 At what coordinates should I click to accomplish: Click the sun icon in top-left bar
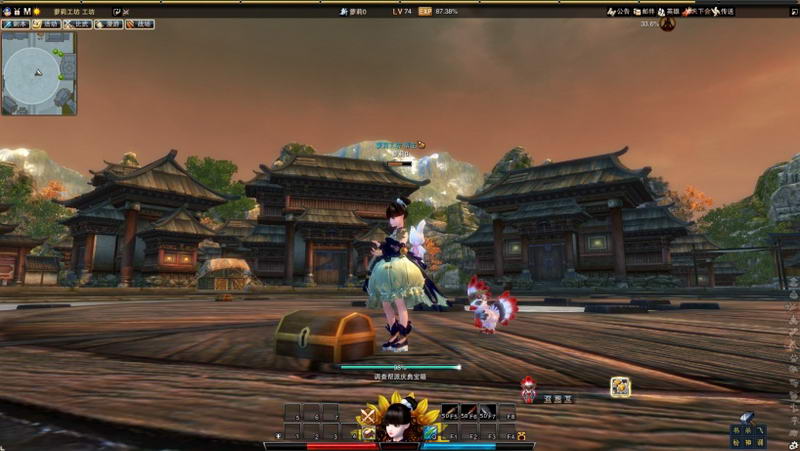(x=36, y=11)
